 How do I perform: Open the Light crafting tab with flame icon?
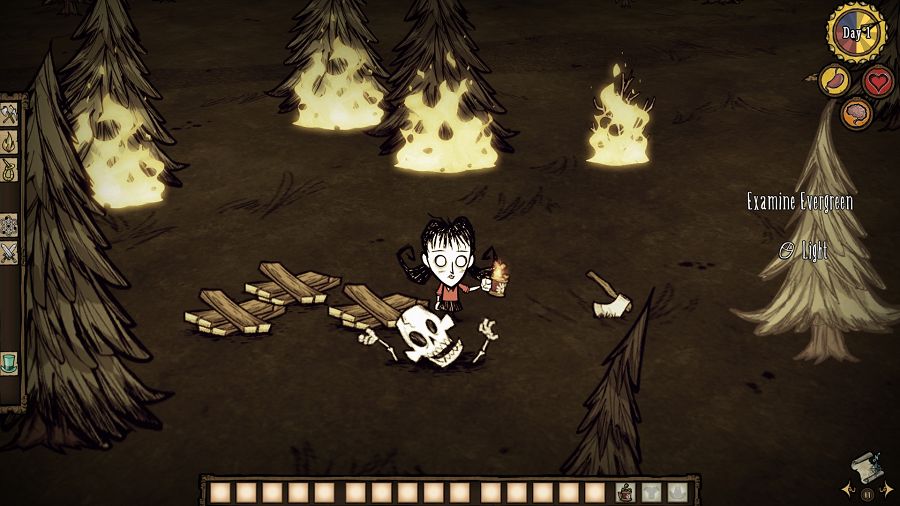pos(10,142)
